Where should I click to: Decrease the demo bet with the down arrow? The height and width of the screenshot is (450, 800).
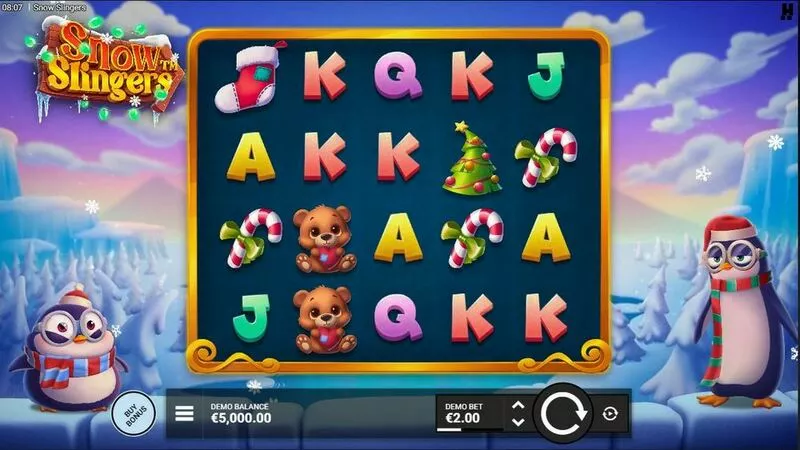(517, 422)
